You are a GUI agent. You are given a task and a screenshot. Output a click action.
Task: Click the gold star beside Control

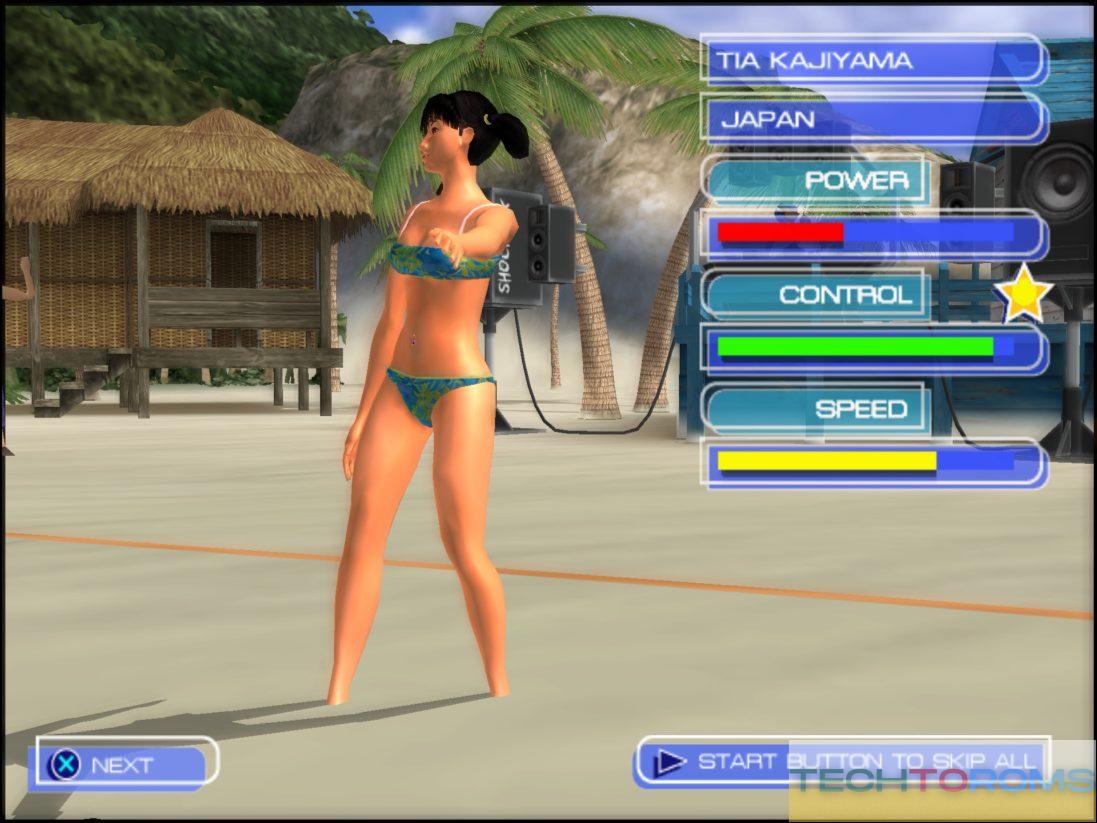pos(1024,296)
